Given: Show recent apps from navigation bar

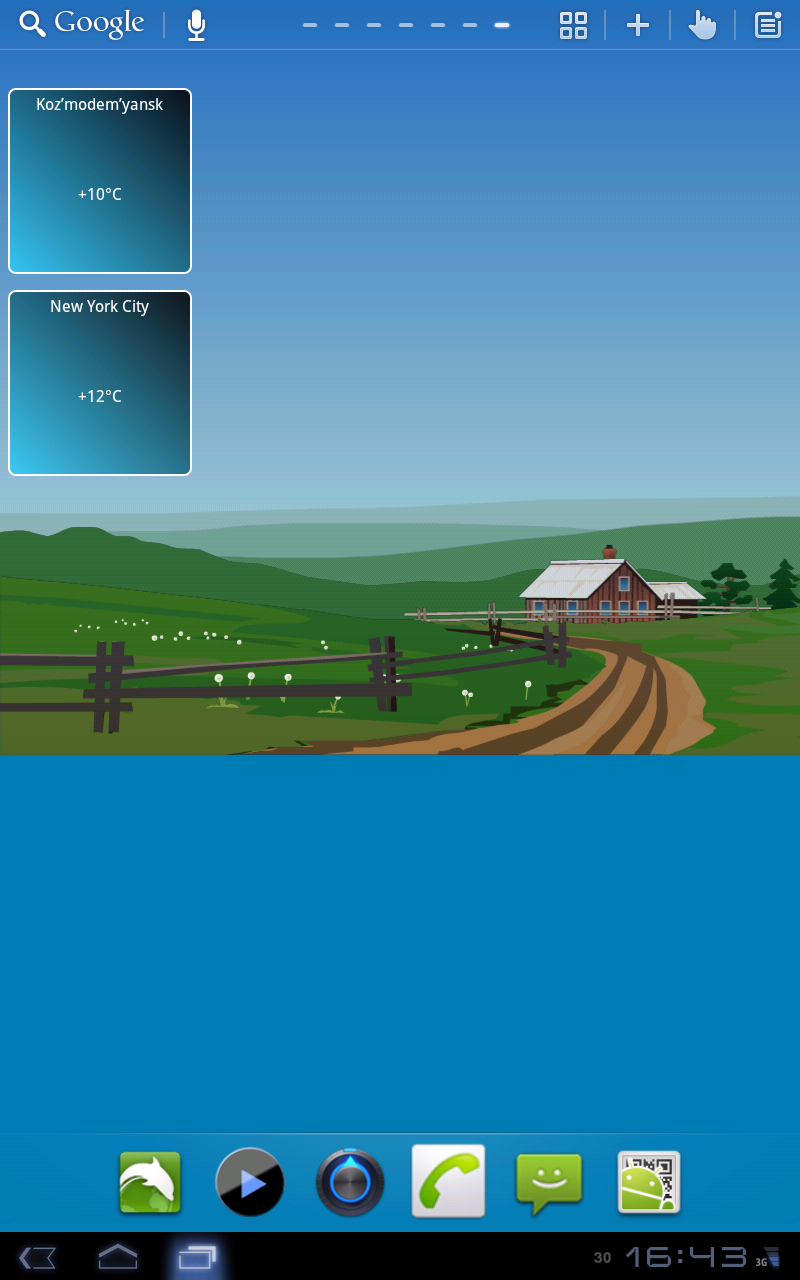Looking at the screenshot, I should [196, 1257].
